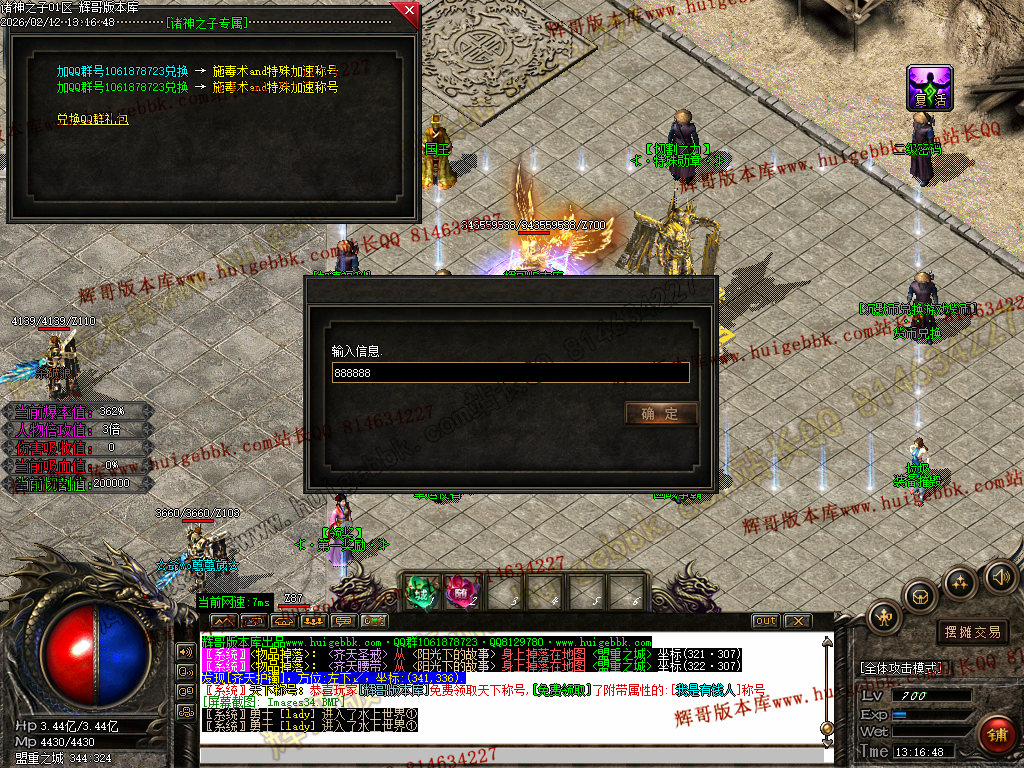Close the chat panel with X button
1024x768 pixels.
tap(797, 621)
